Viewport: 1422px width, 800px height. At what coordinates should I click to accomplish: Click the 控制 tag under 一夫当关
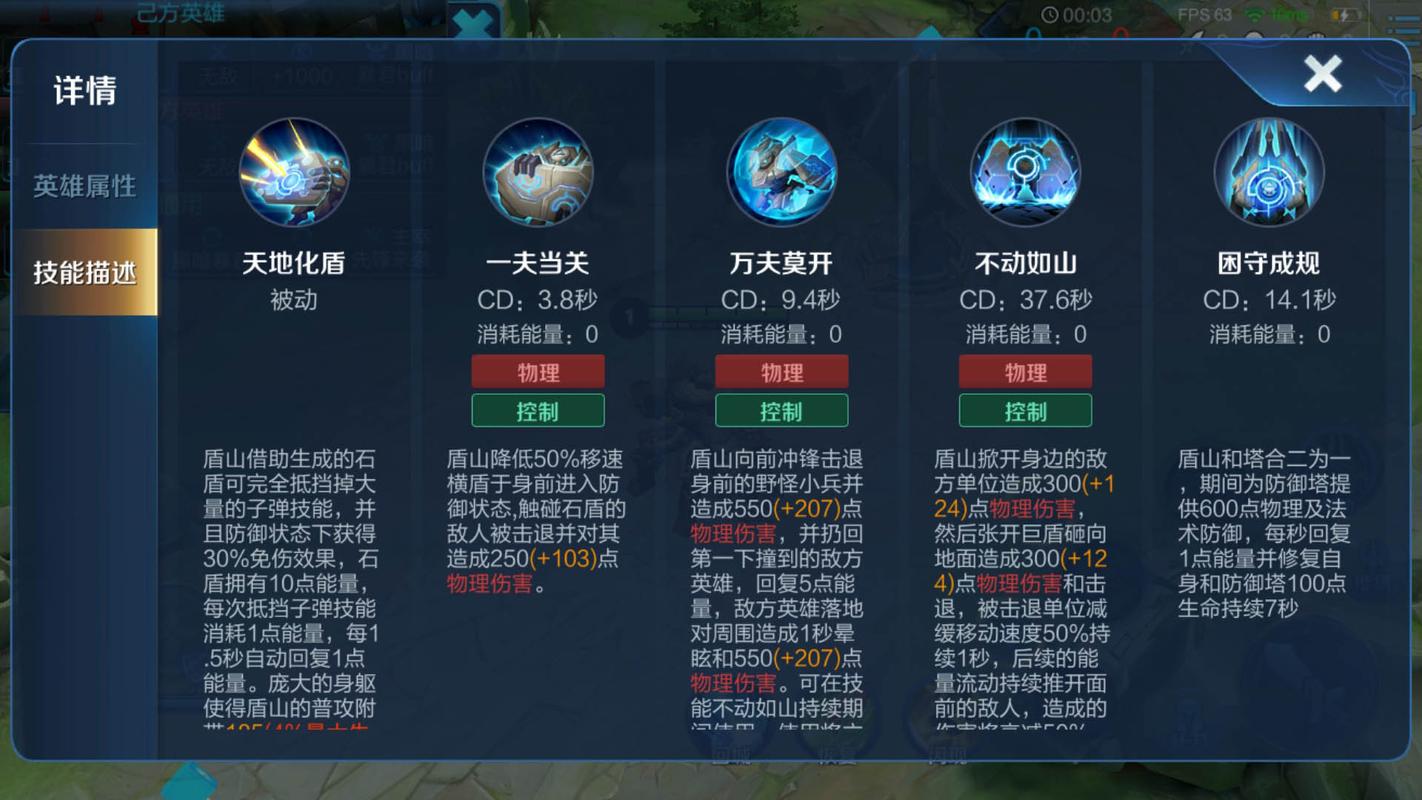pyautogui.click(x=538, y=410)
